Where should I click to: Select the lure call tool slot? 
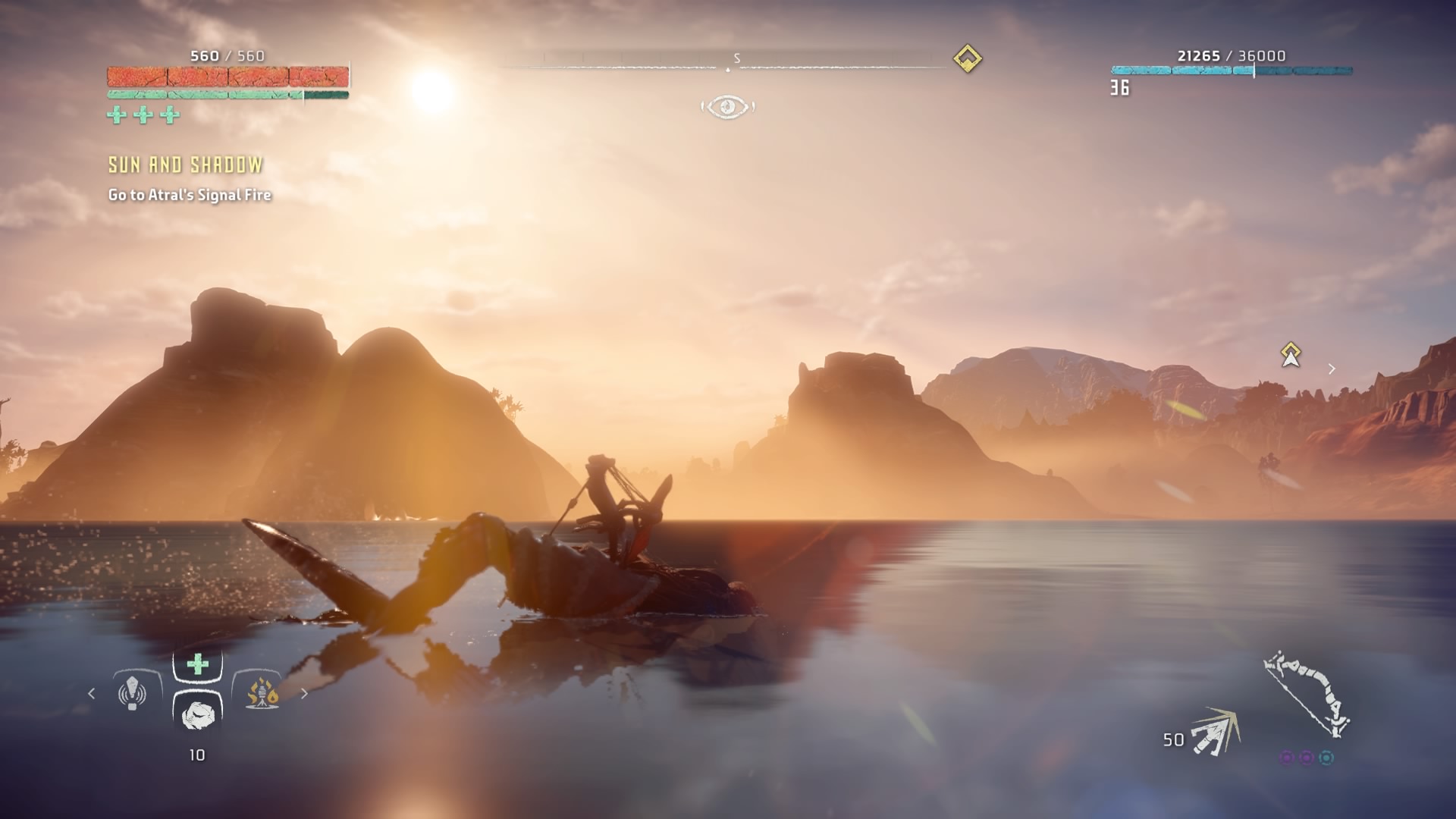[x=133, y=692]
